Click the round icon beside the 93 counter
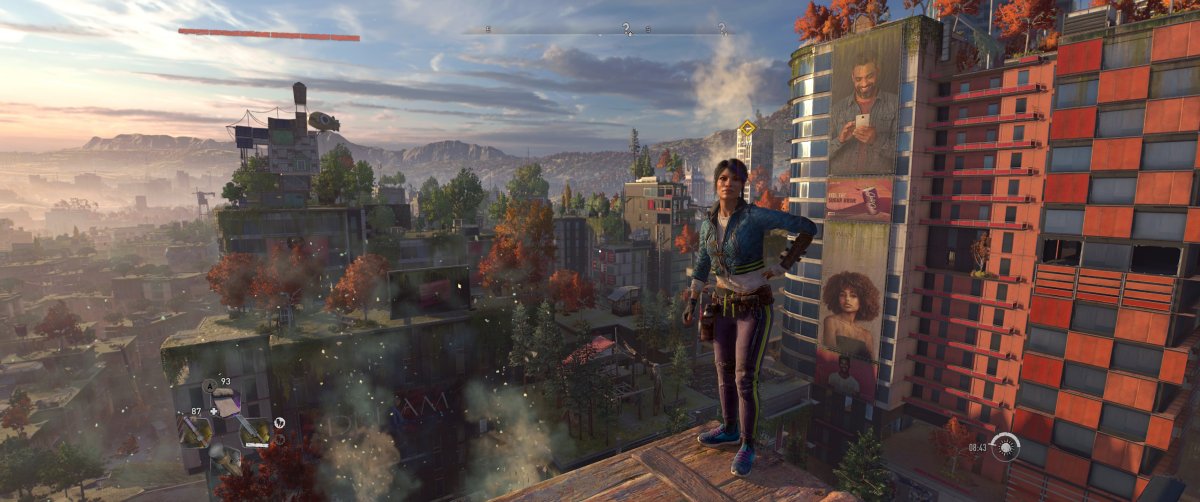This screenshot has height=502, width=1200. coord(210,385)
